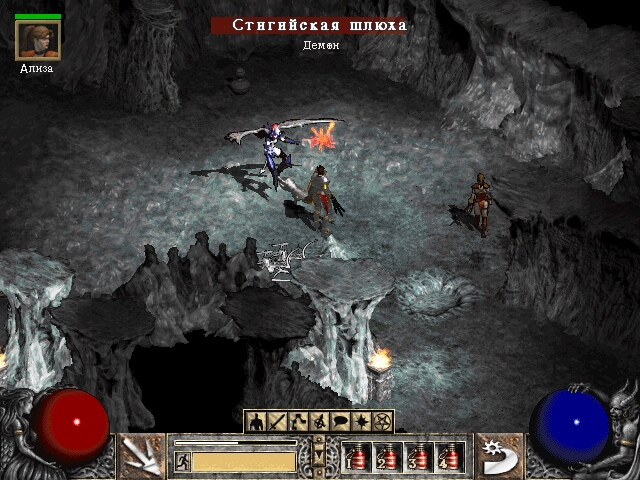Viewport: 640px width, 480px height.
Task: Hide the mini panel with the center toggle
Action: click(x=319, y=452)
